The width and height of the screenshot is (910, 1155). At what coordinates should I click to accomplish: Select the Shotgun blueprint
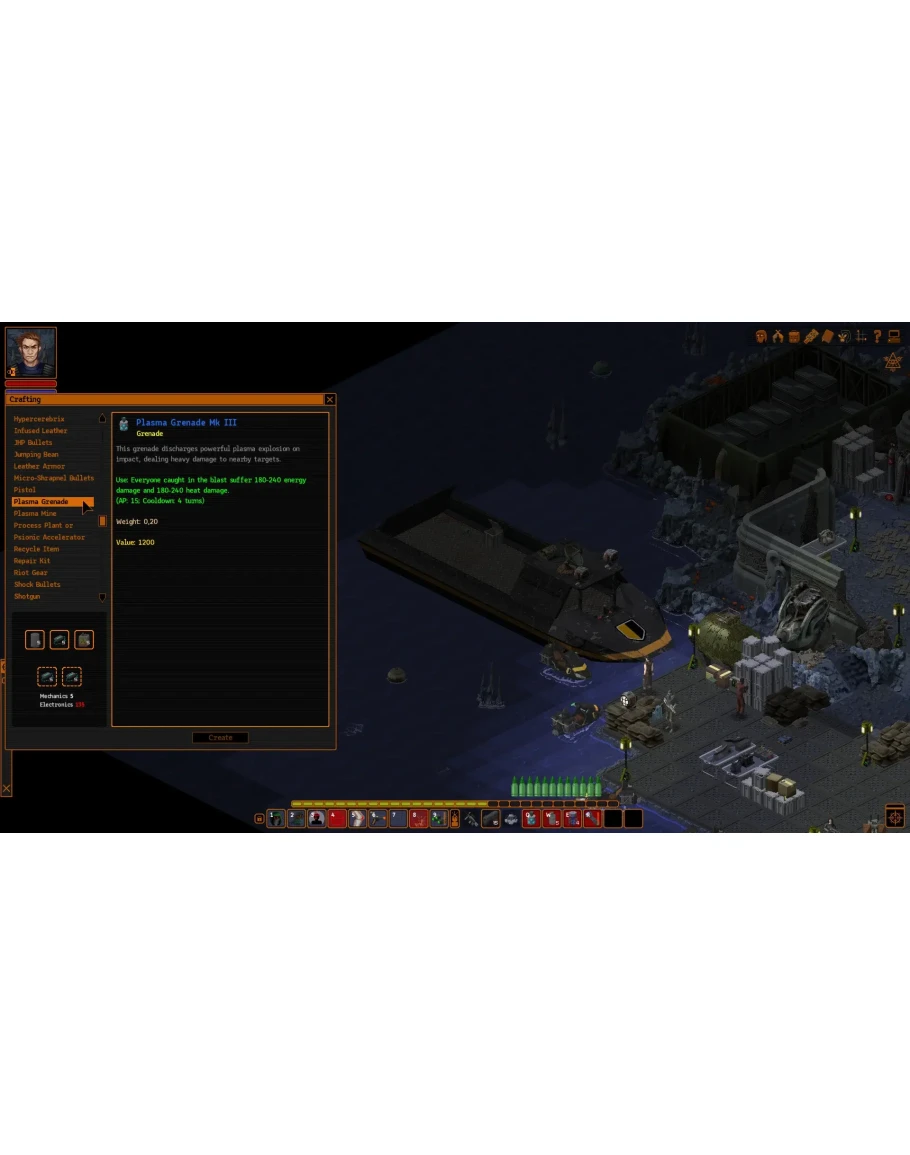point(27,597)
